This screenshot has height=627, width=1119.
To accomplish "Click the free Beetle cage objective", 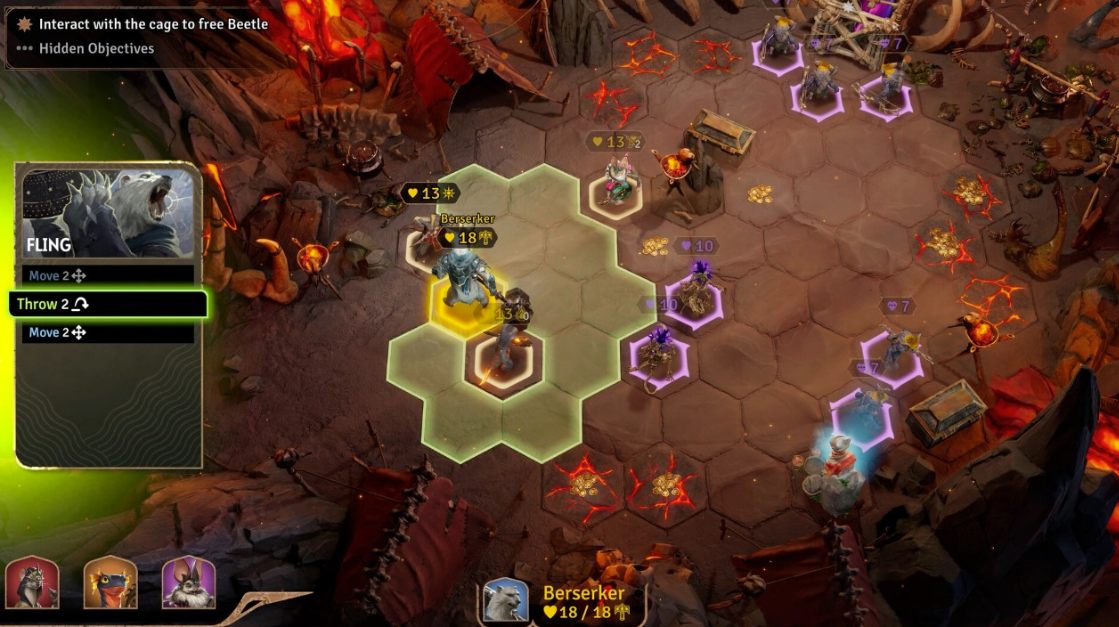I will tap(152, 24).
